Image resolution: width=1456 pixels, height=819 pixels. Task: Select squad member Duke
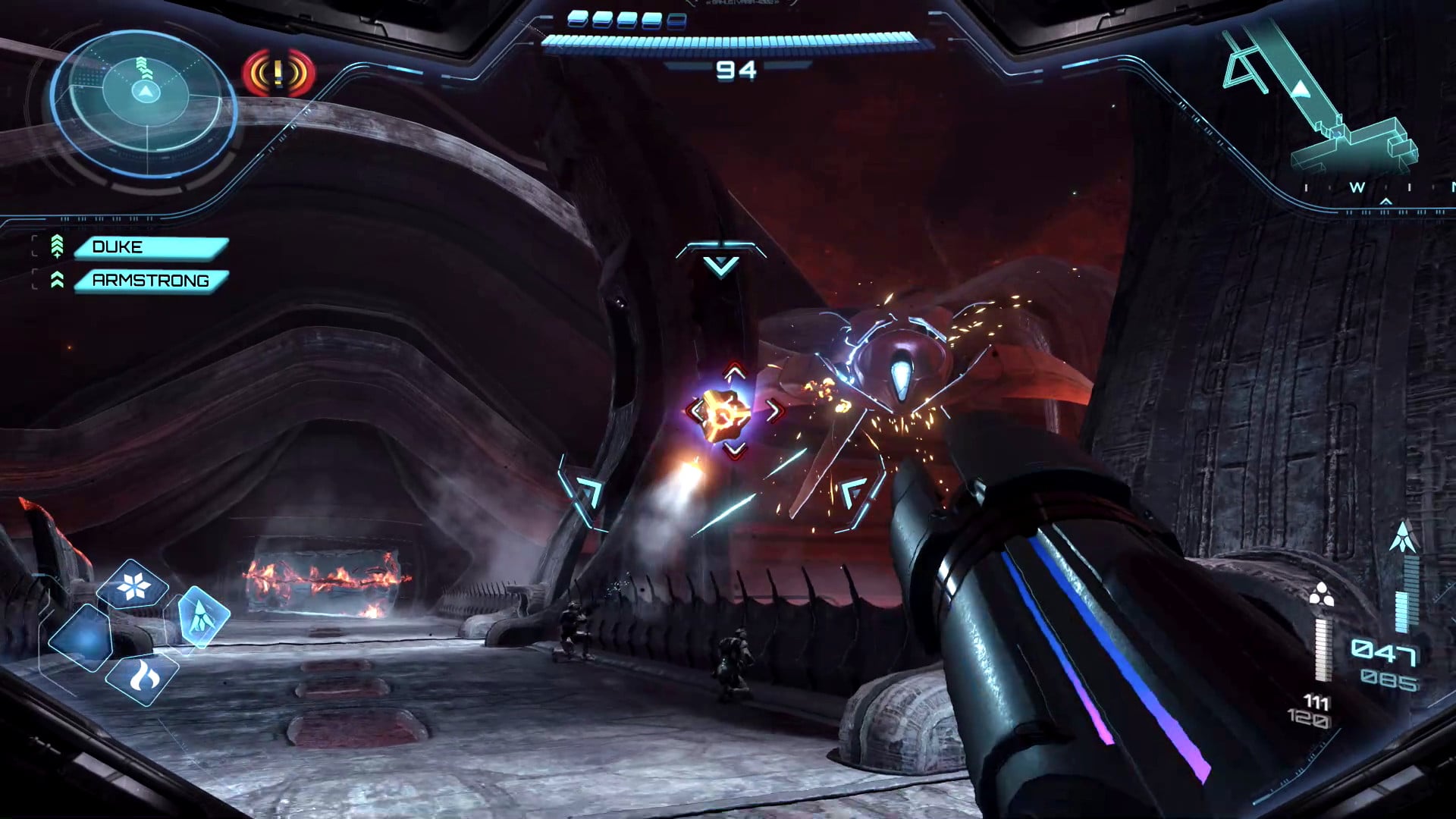[x=151, y=247]
